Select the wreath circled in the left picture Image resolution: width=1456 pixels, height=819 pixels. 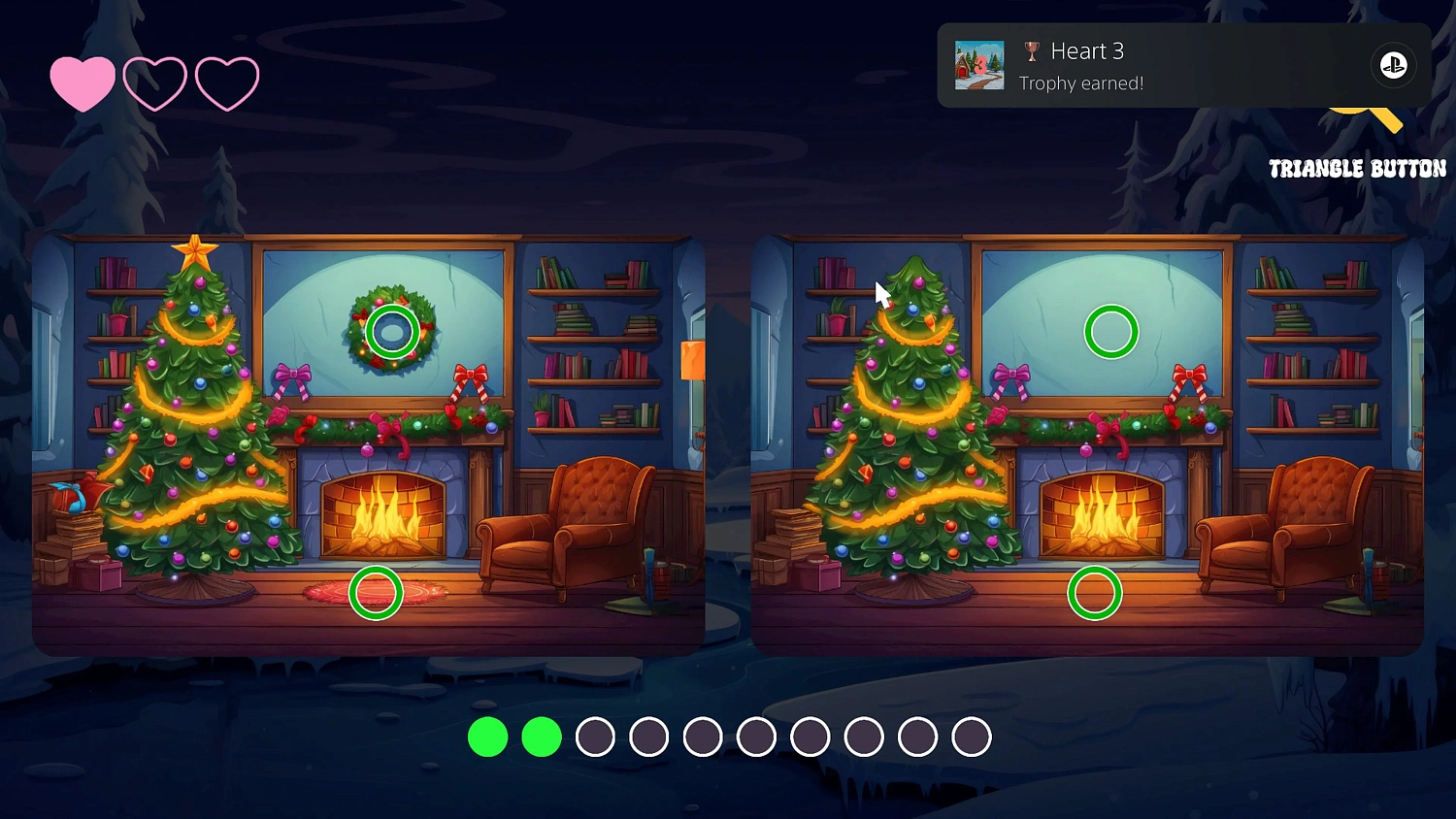tap(392, 331)
